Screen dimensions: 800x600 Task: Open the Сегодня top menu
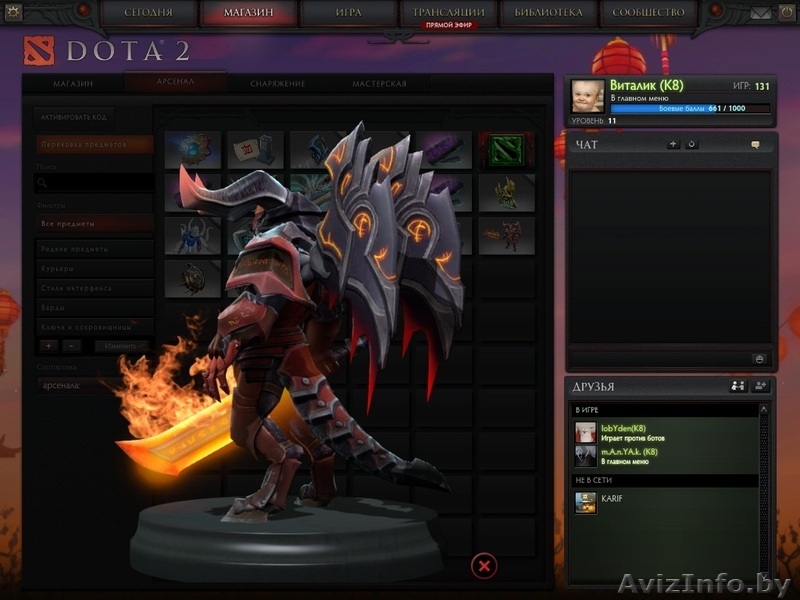(x=148, y=13)
